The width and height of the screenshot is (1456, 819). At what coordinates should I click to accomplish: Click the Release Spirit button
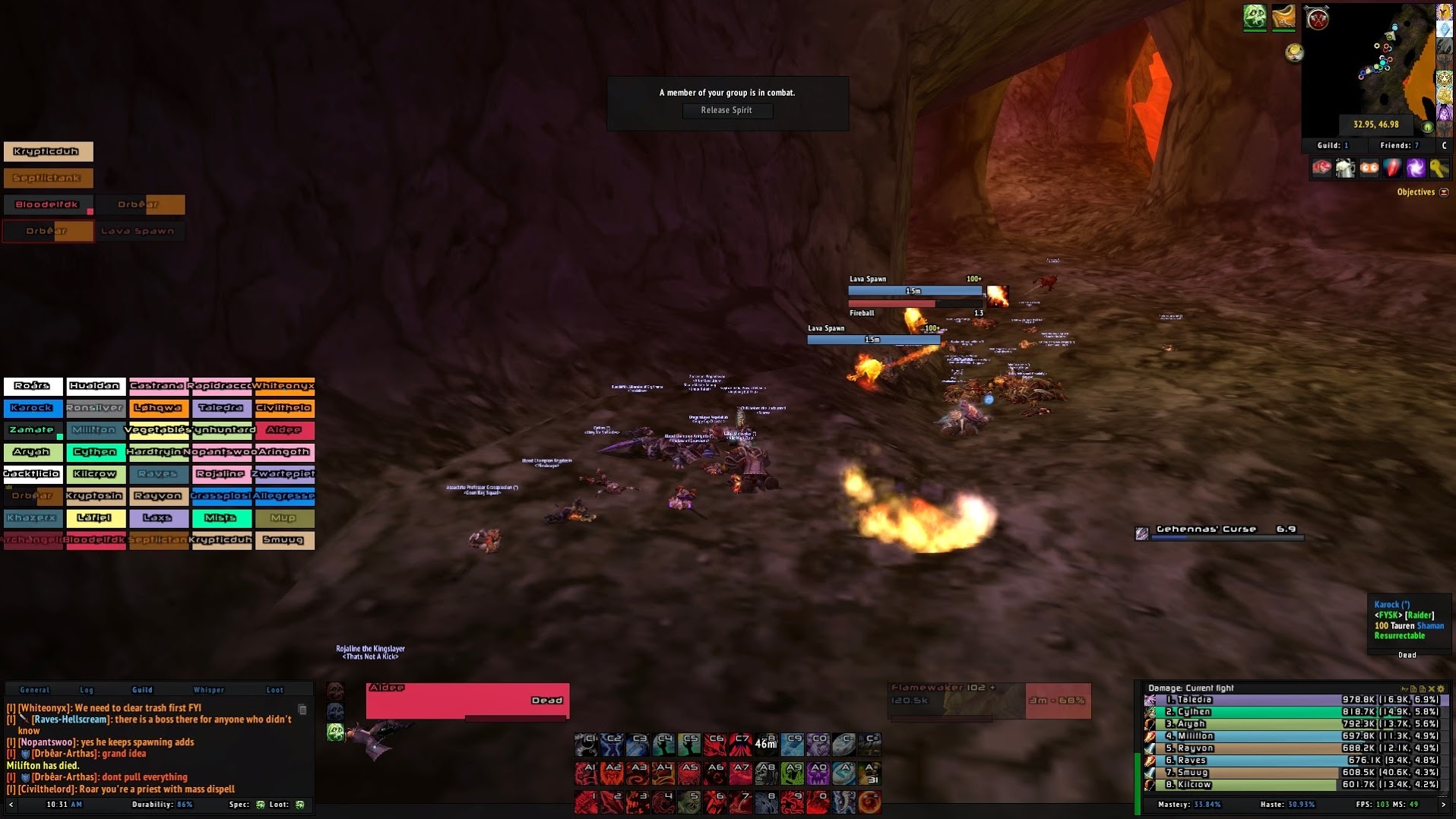pyautogui.click(x=726, y=110)
